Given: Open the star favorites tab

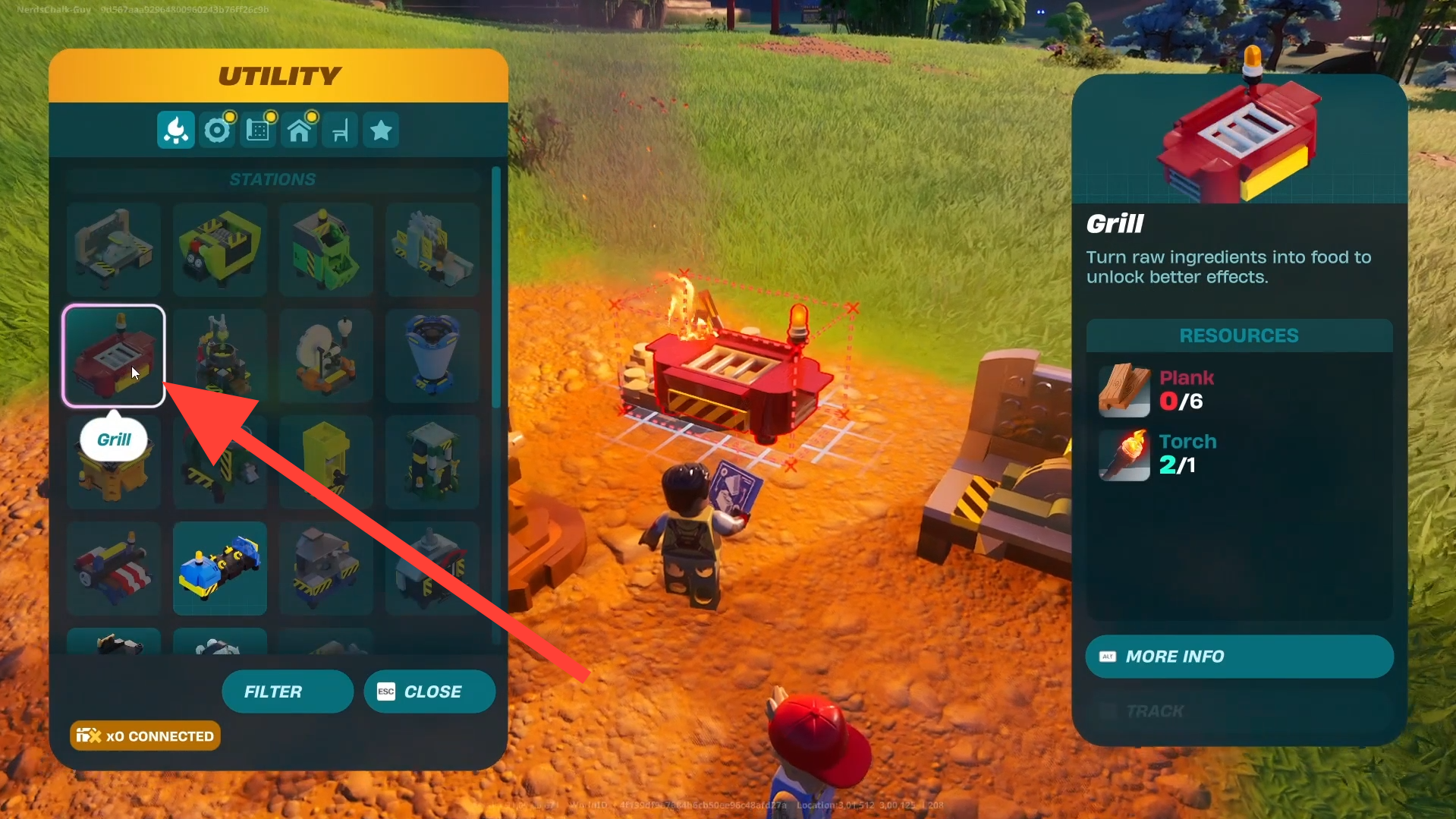Looking at the screenshot, I should pyautogui.click(x=381, y=131).
